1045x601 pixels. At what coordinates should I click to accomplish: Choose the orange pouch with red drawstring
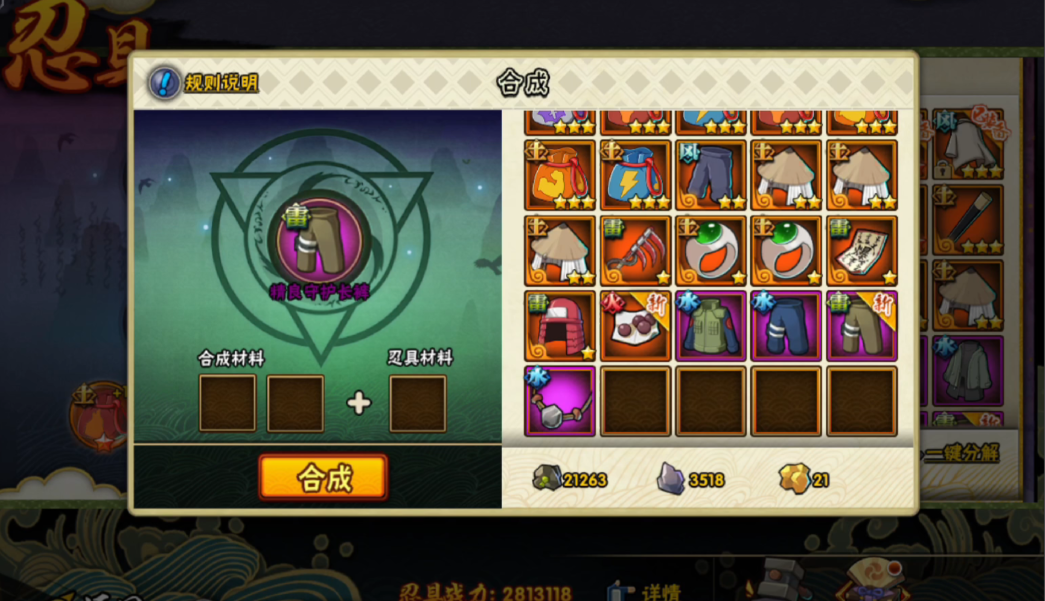[x=559, y=175]
